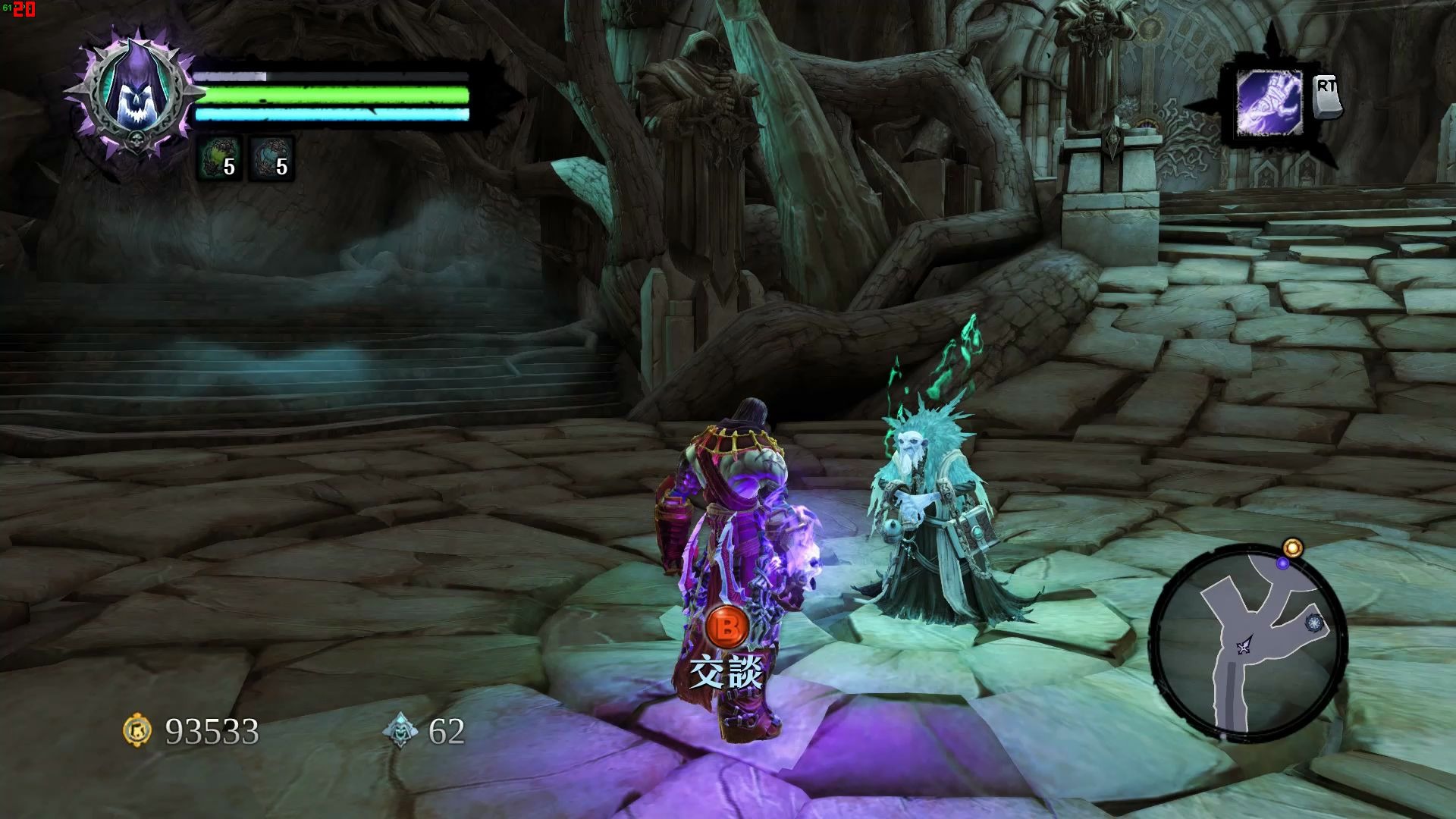Select the green potion slot
This screenshot has width=1456, height=819.
pyautogui.click(x=219, y=158)
